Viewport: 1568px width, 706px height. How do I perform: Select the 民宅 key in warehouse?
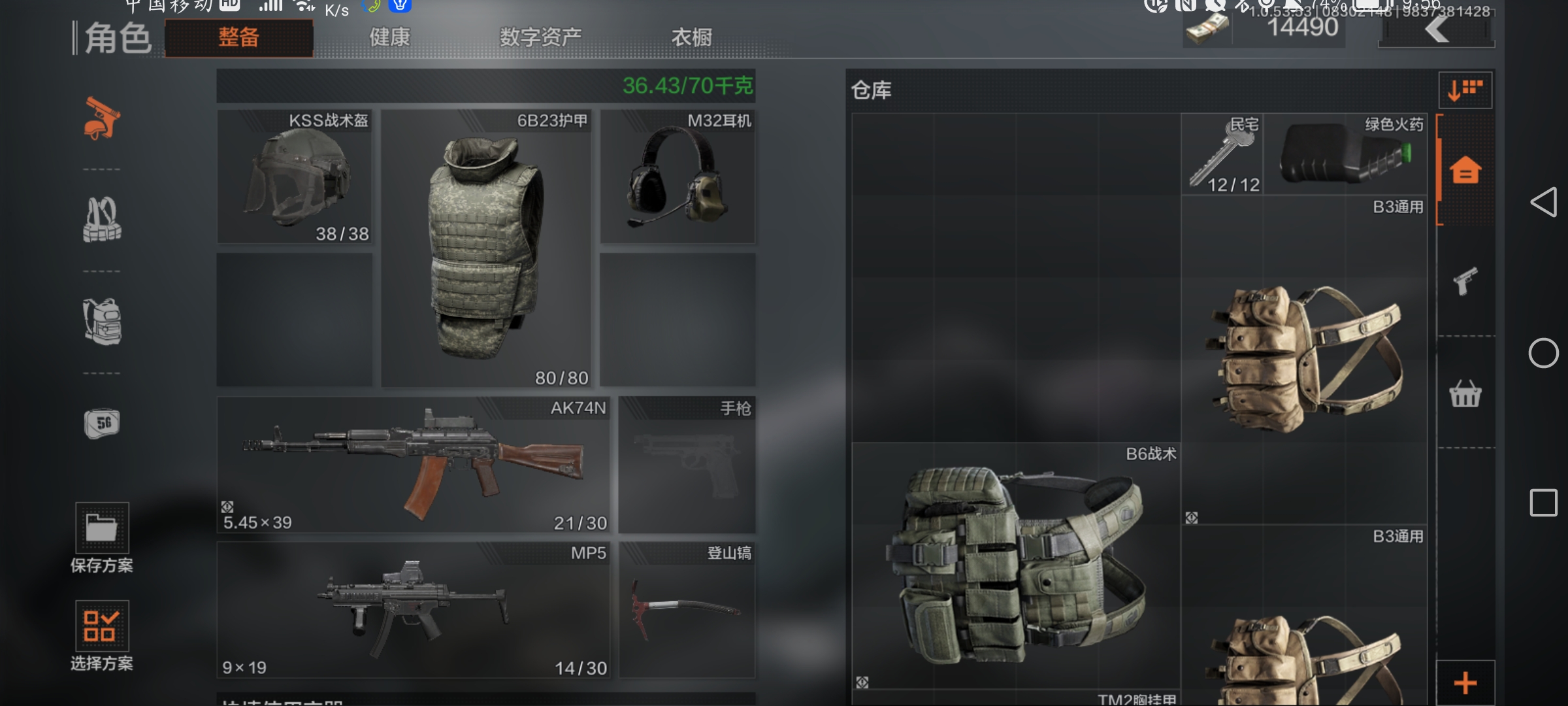(1222, 154)
